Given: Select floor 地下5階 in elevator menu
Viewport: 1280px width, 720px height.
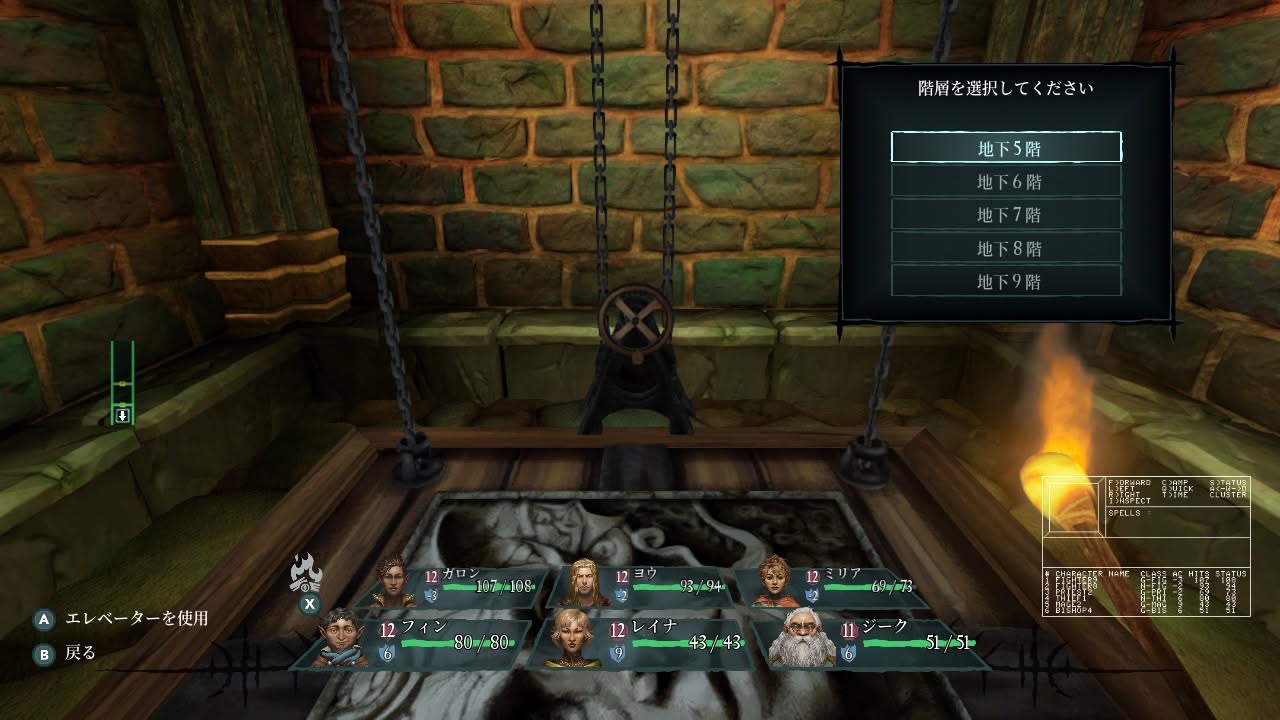Looking at the screenshot, I should 1006,147.
